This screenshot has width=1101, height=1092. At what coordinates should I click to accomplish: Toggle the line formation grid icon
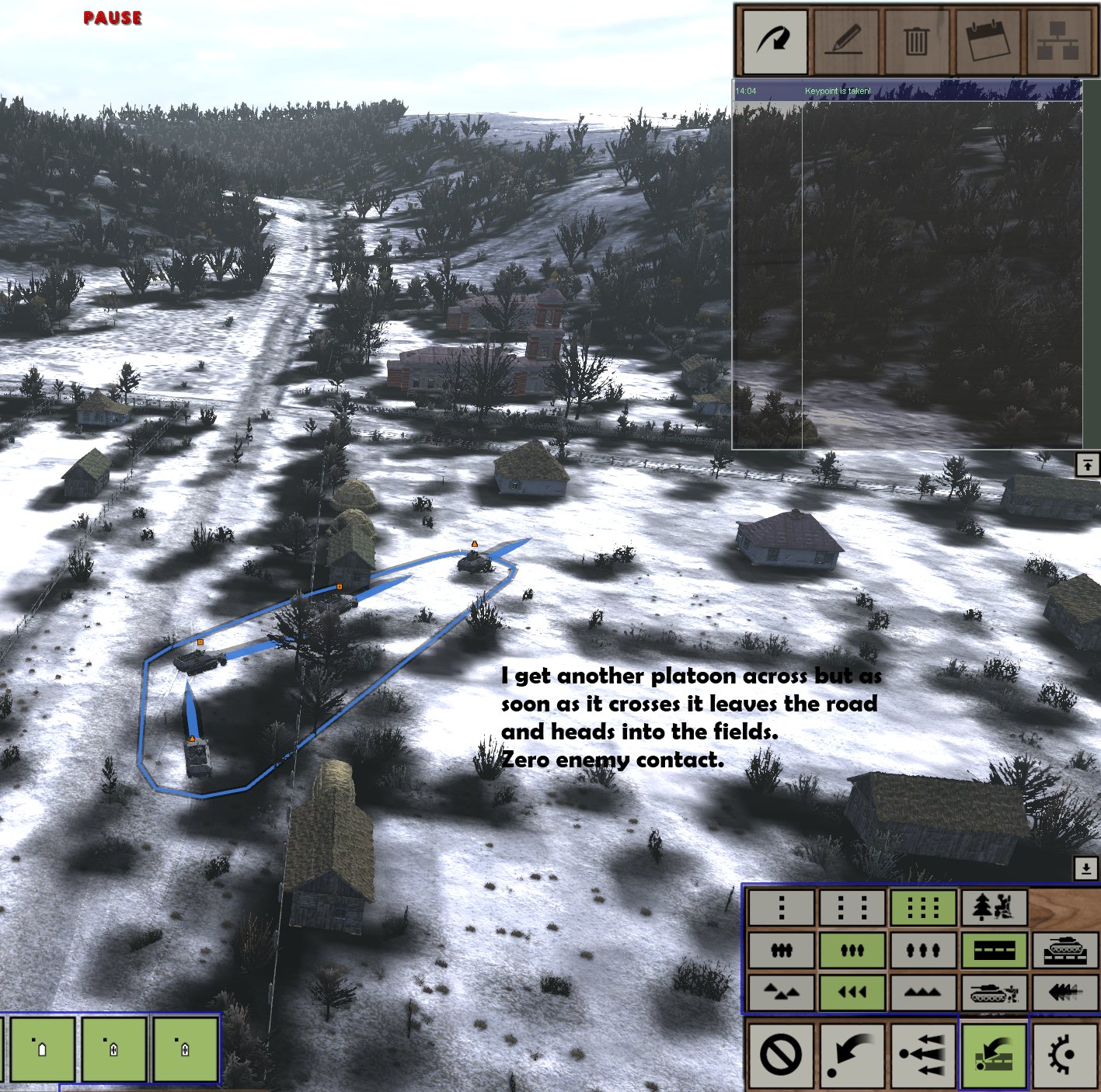point(922,906)
